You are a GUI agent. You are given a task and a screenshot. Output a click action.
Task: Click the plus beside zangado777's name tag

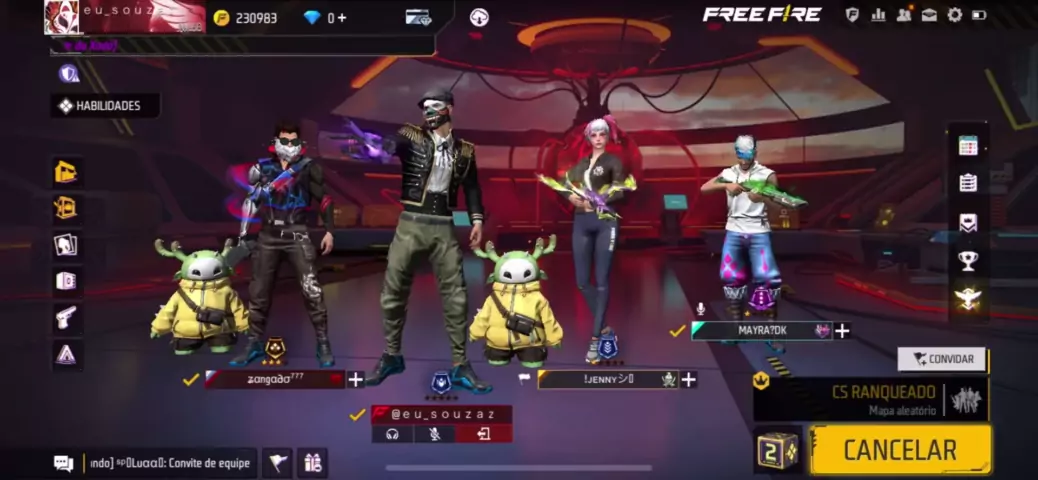pos(355,380)
